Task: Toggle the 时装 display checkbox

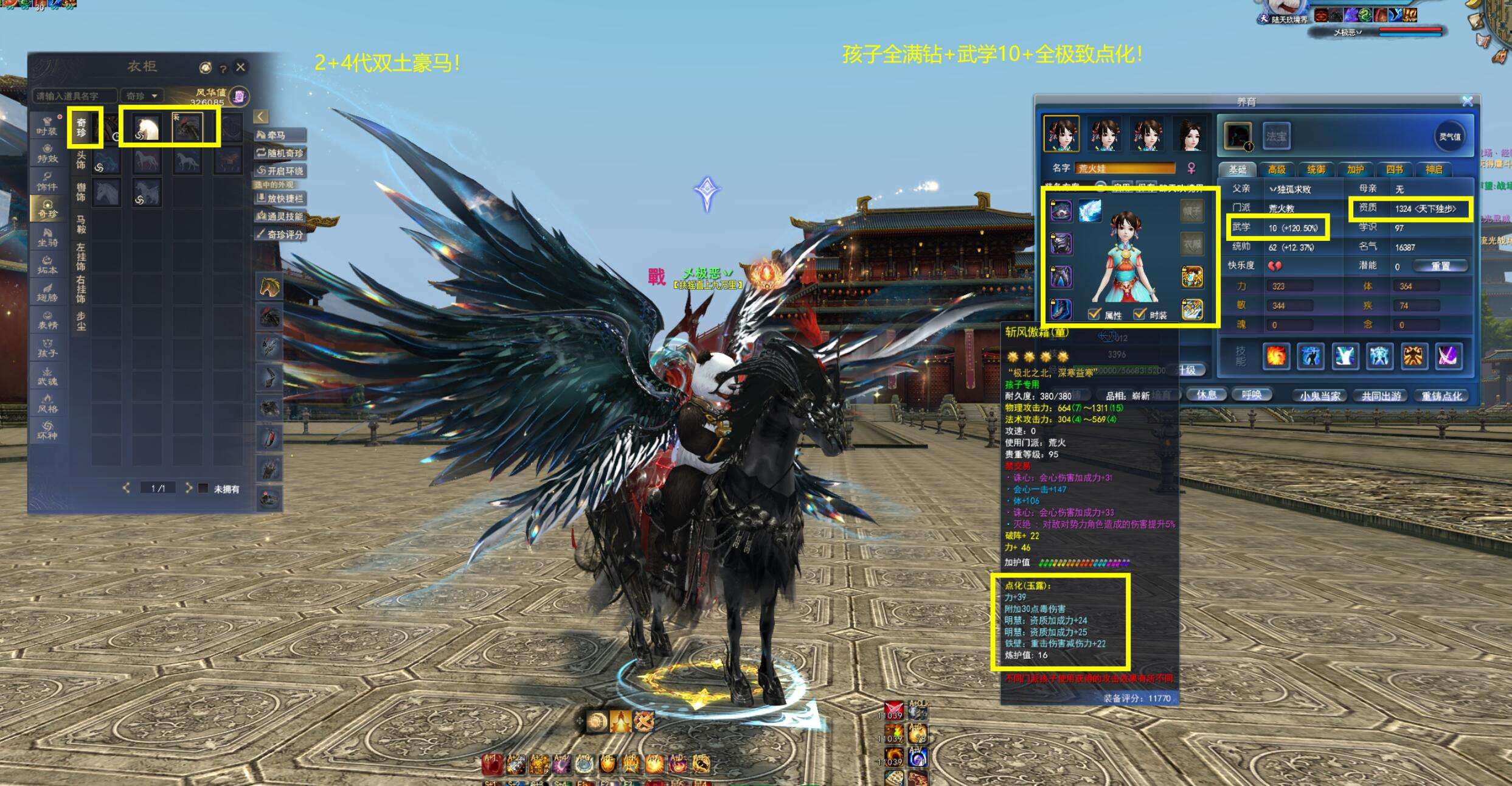Action: (1140, 315)
